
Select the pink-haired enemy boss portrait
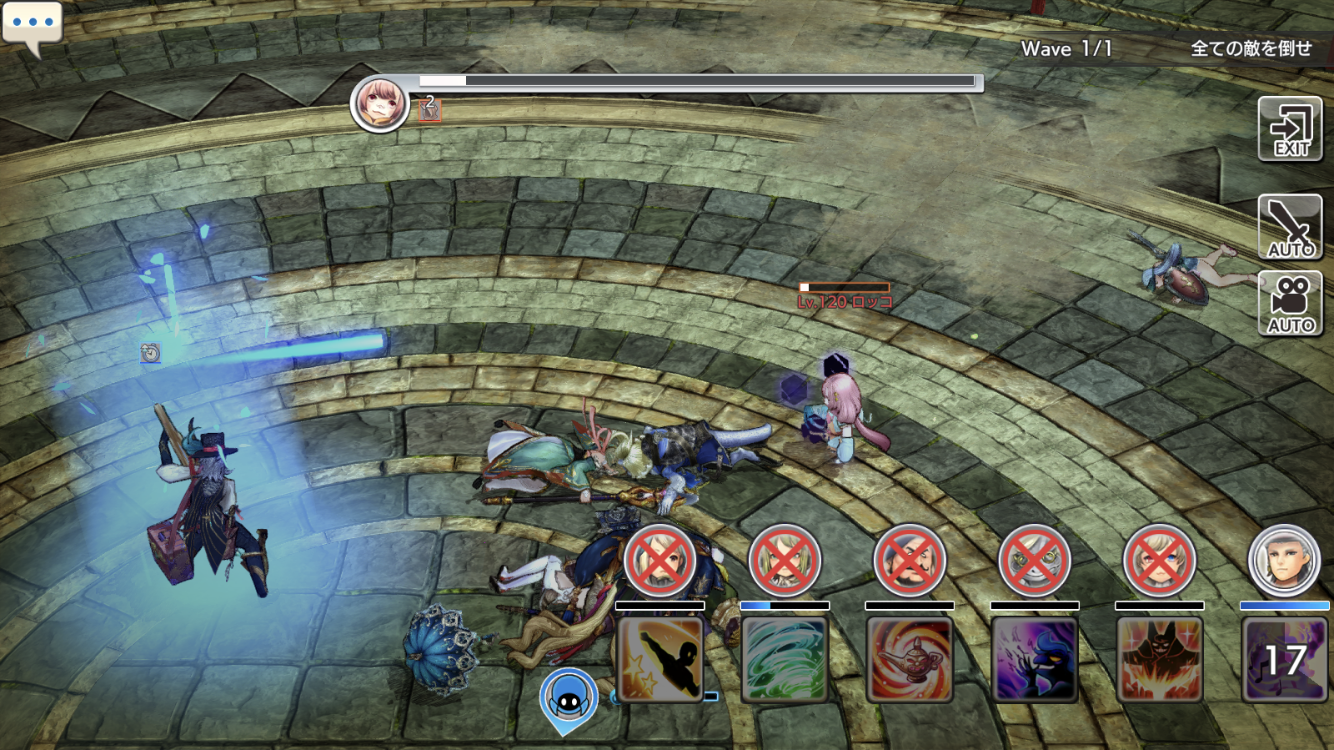380,103
